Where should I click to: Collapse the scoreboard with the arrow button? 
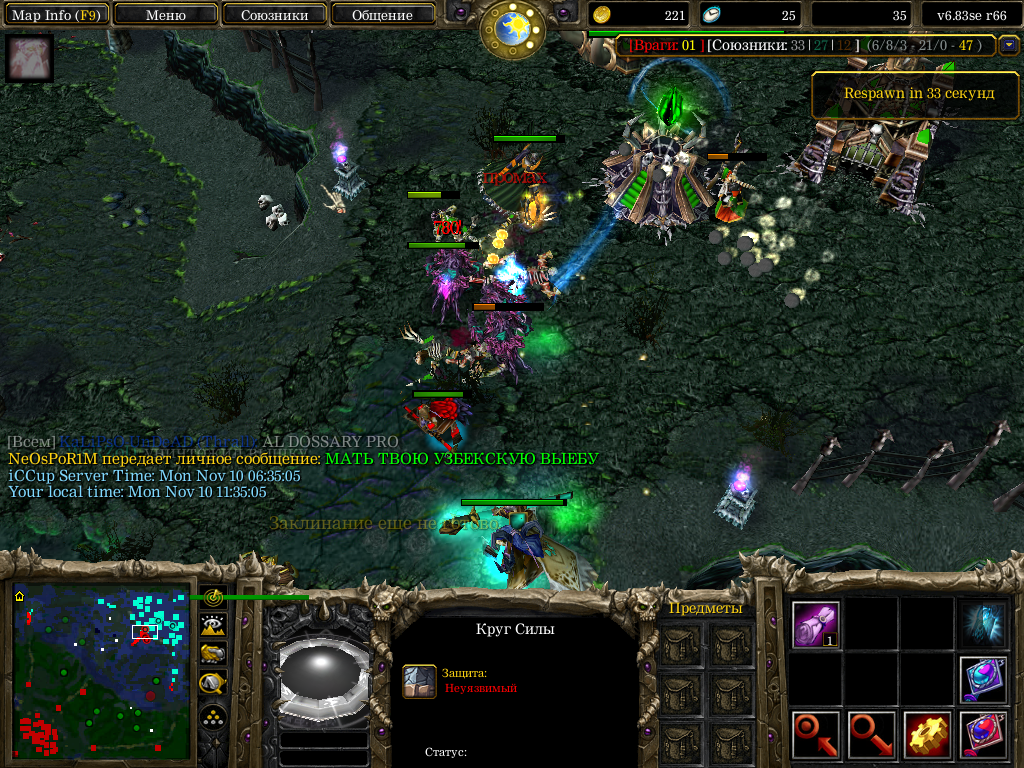coord(1008,45)
